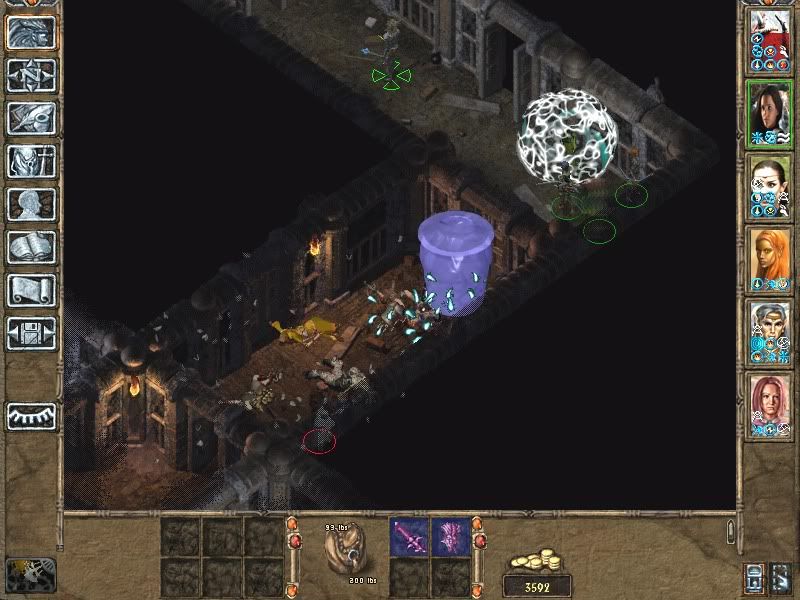The height and width of the screenshot is (600, 800).
Task: Open the spellbook button
Action: pyautogui.click(x=30, y=247)
